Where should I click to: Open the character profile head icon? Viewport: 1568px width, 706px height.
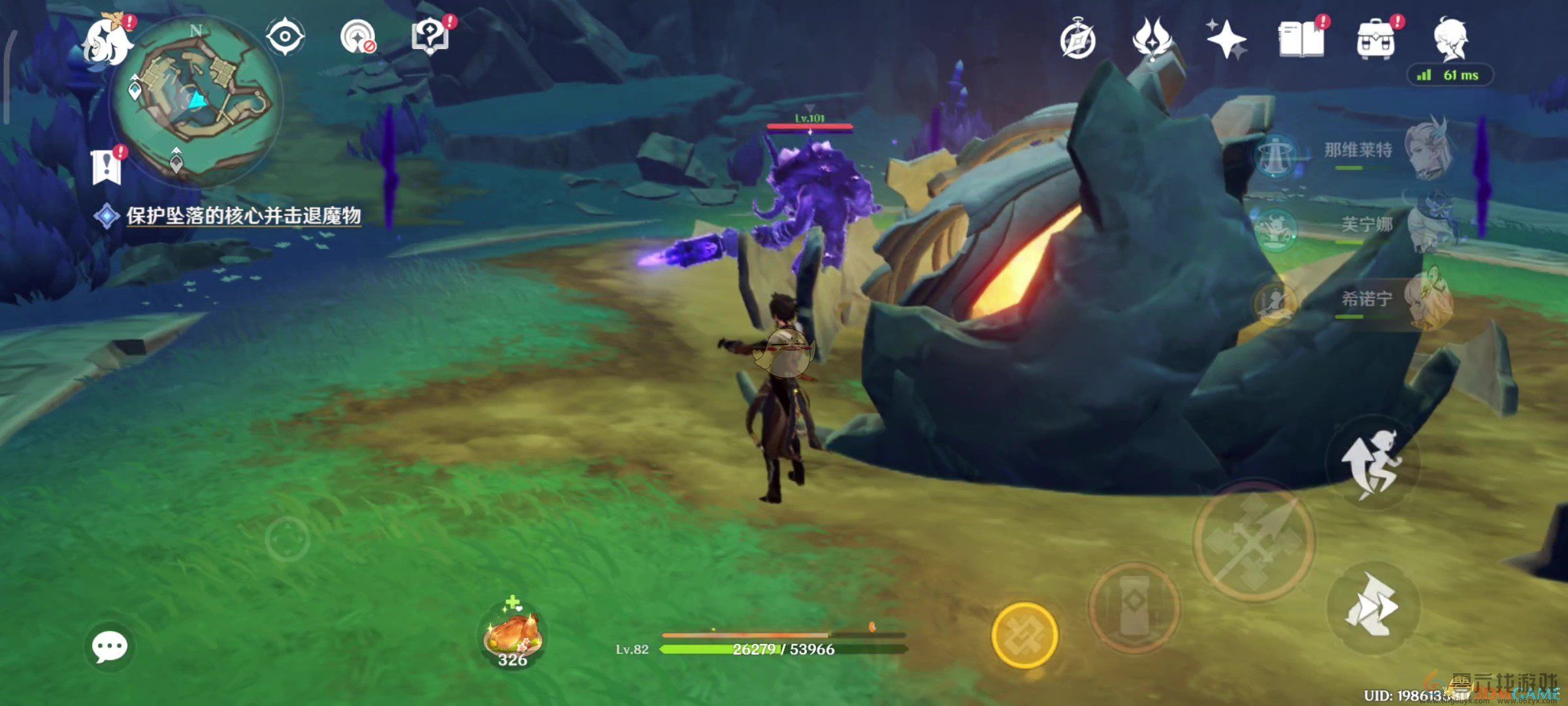click(x=1451, y=39)
